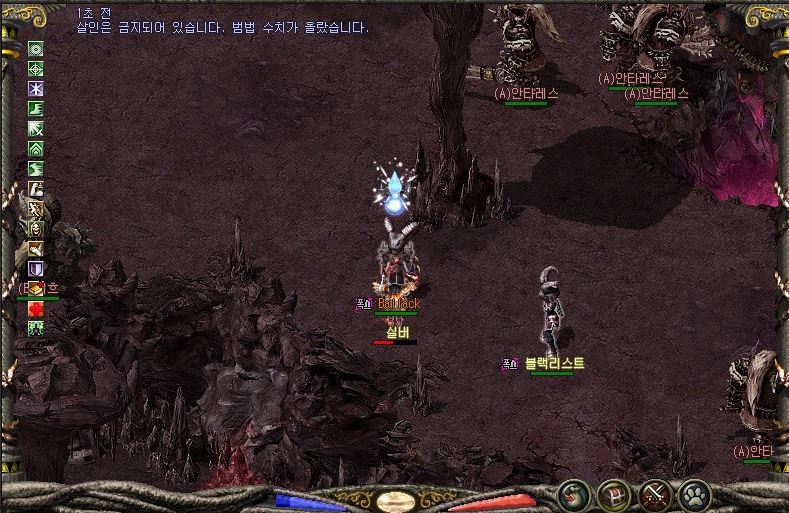This screenshot has height=513, width=789.
Task: Click the crossed swords button
Action: coord(654,494)
